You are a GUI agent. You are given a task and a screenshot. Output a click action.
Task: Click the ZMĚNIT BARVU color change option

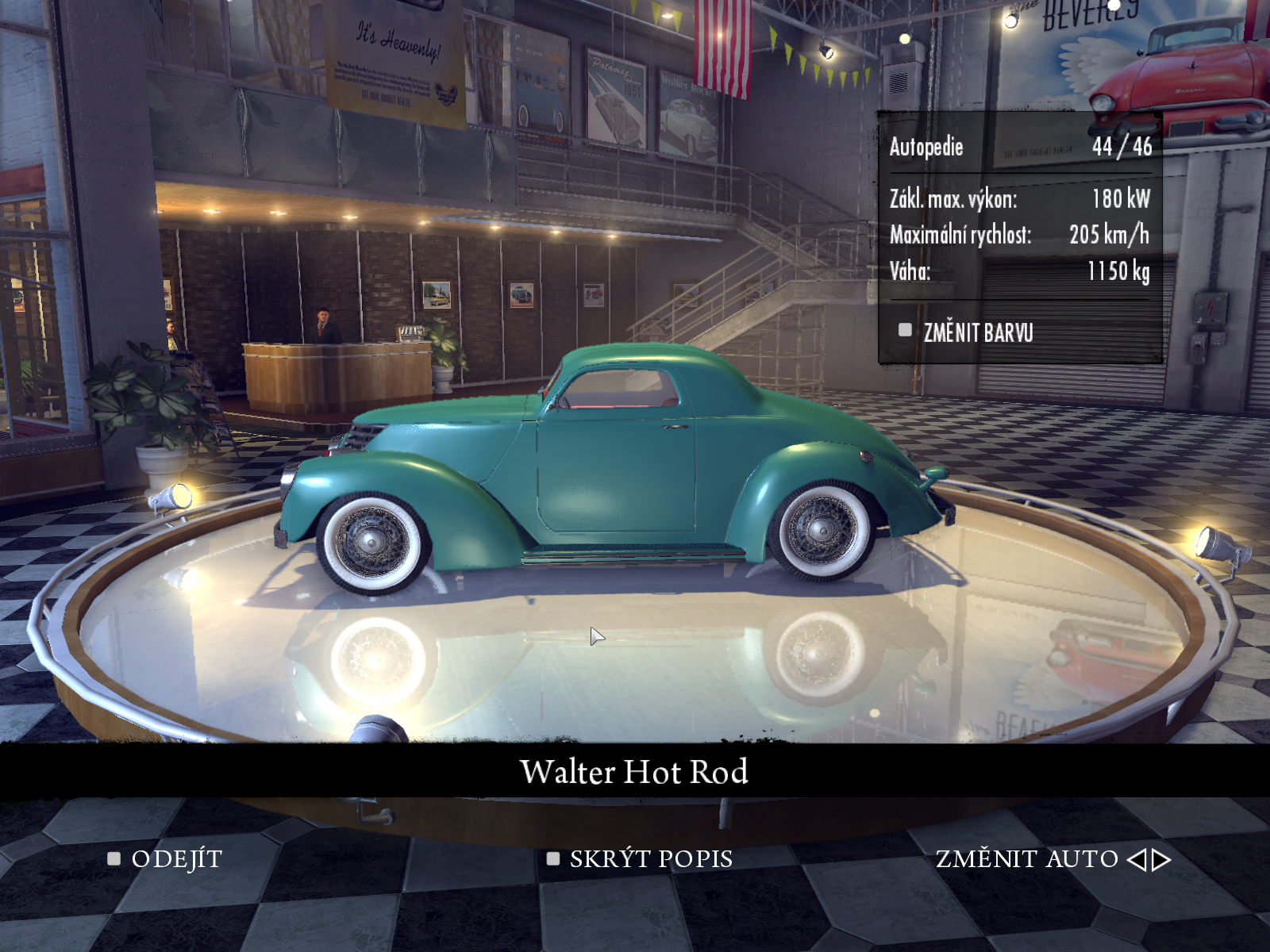977,332
